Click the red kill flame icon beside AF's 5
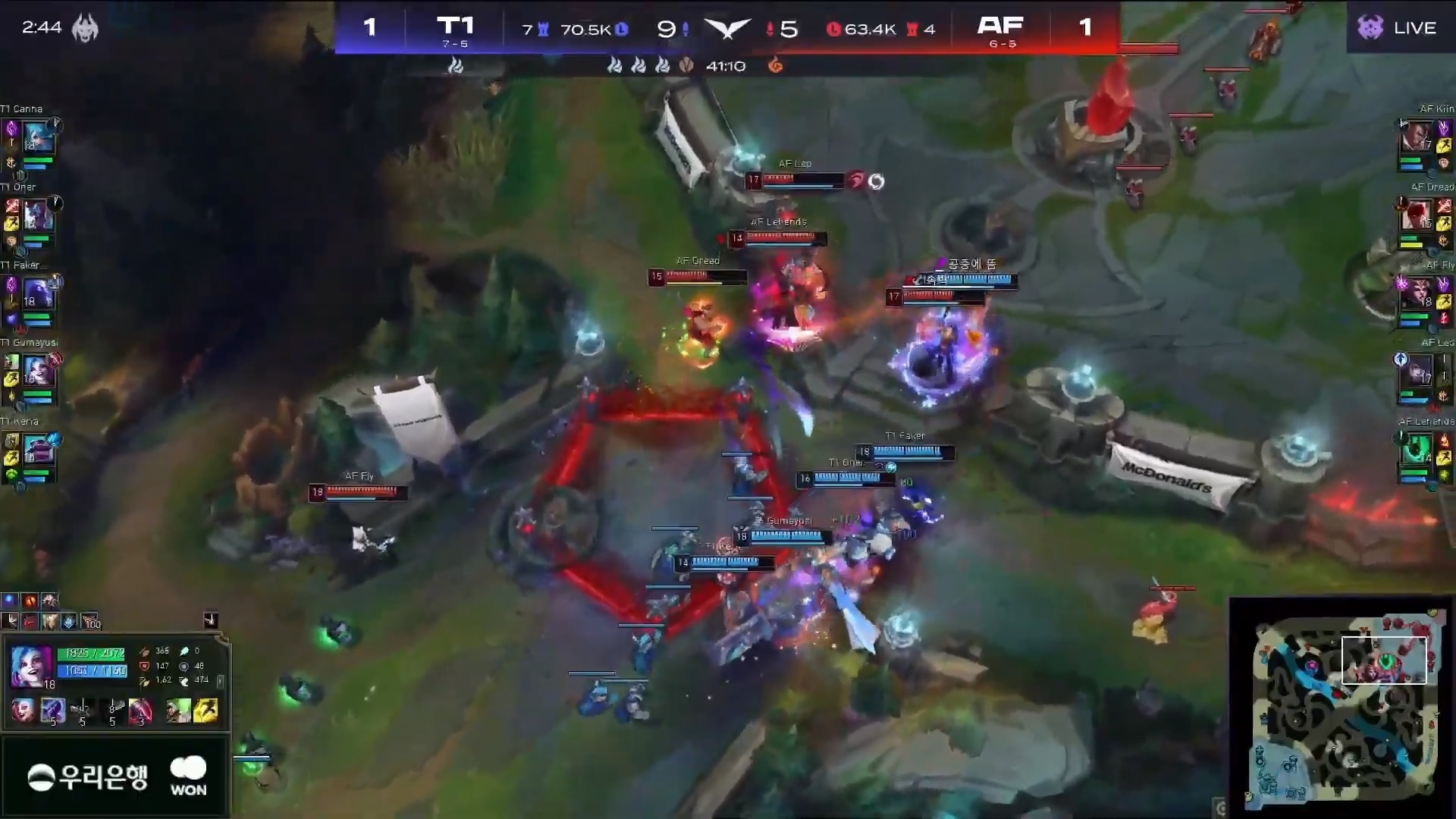1456x819 pixels. click(x=770, y=30)
